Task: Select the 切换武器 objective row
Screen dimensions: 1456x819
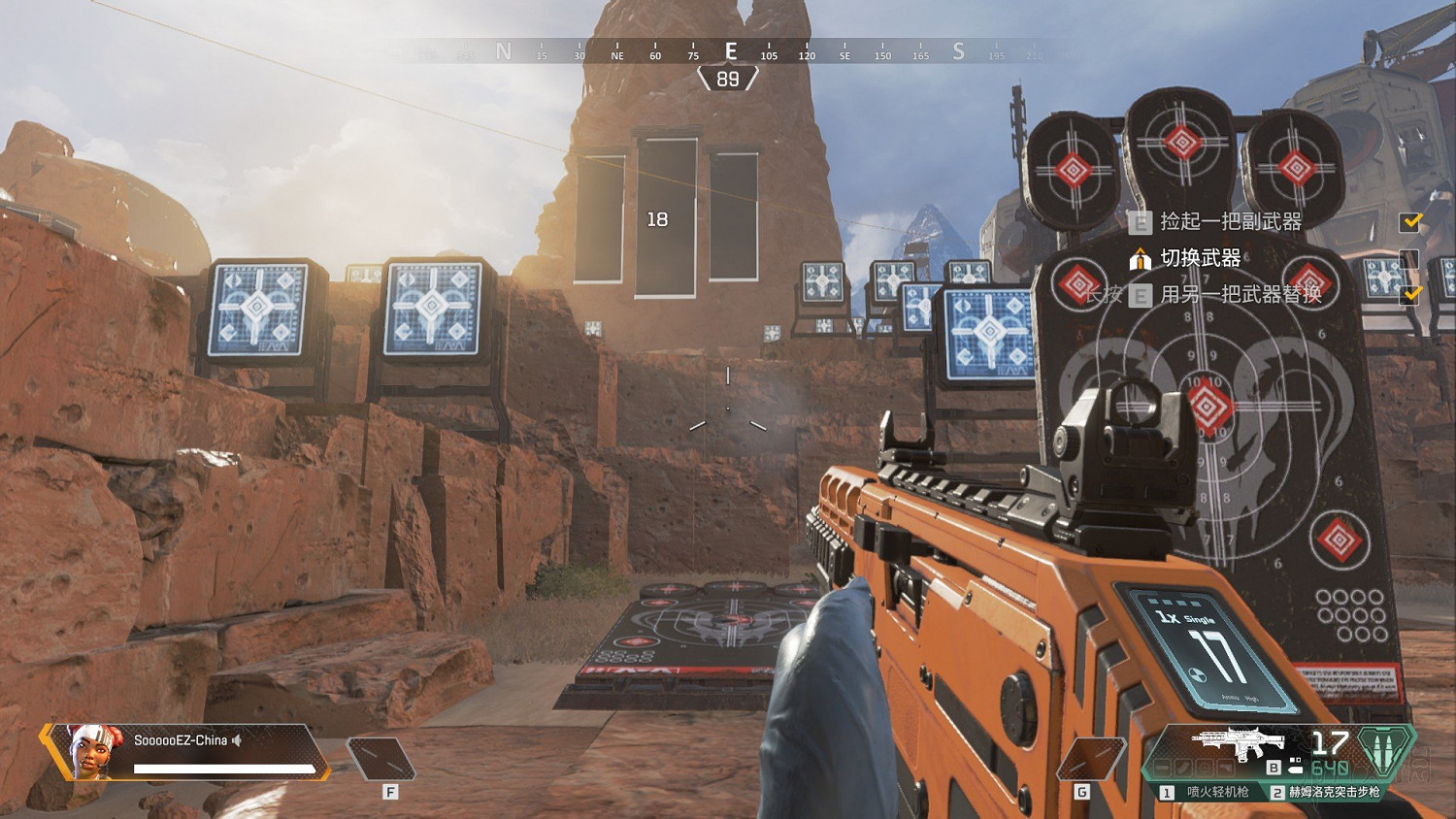Action: (x=1201, y=258)
